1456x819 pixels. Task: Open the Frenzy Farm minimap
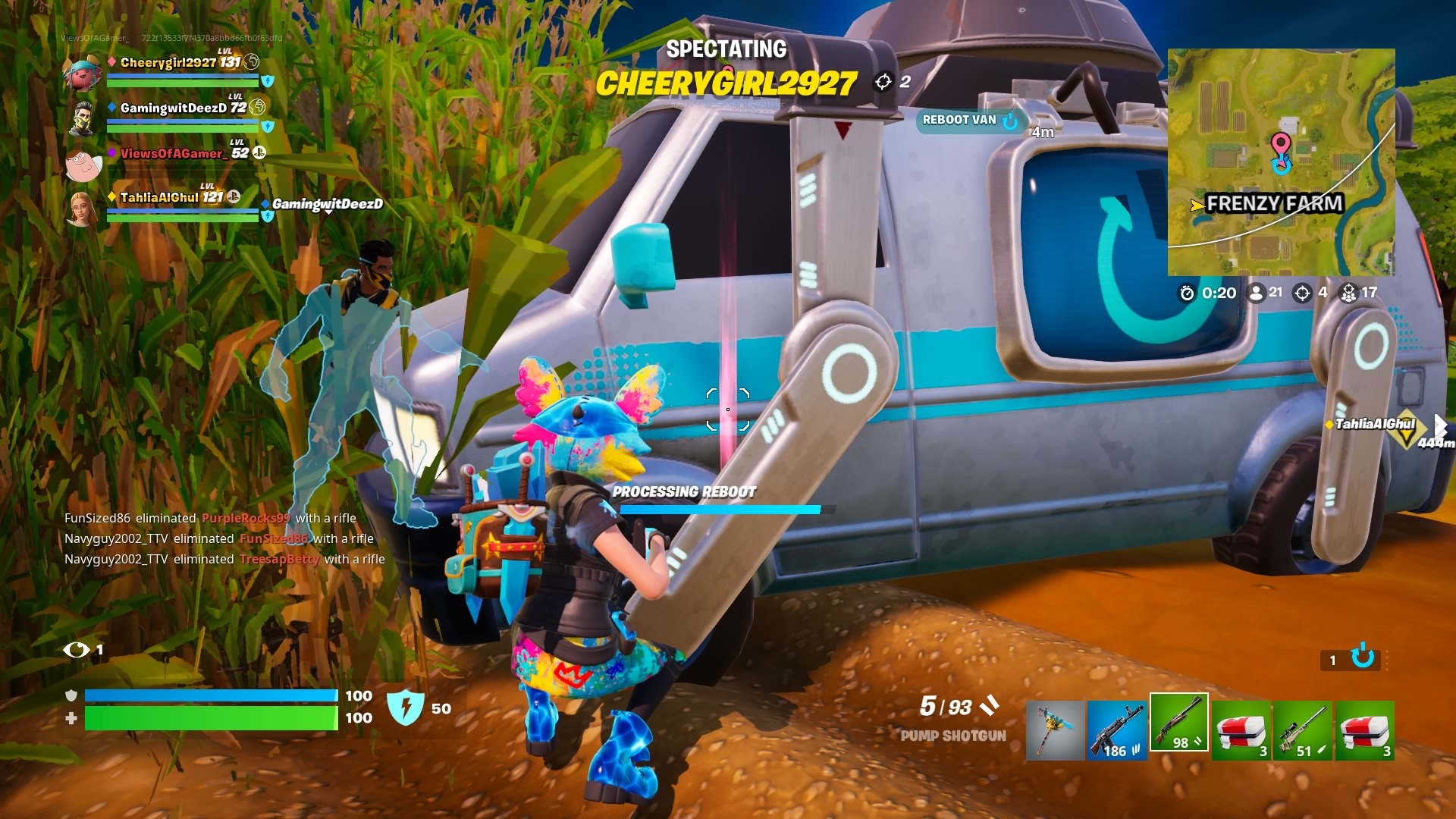click(x=1281, y=162)
